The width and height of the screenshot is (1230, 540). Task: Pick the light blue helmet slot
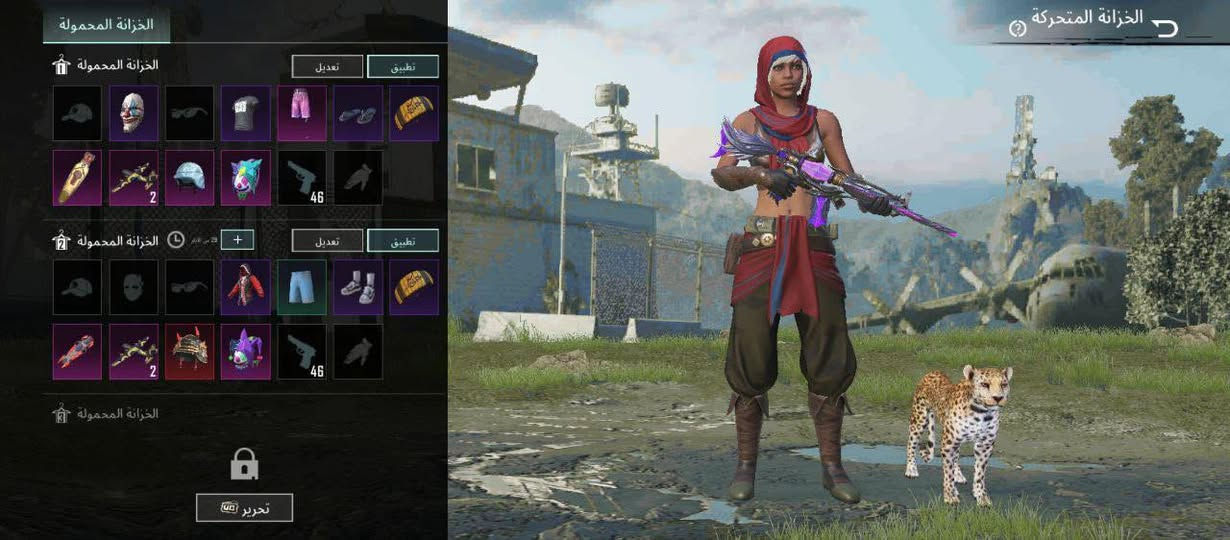click(x=189, y=177)
